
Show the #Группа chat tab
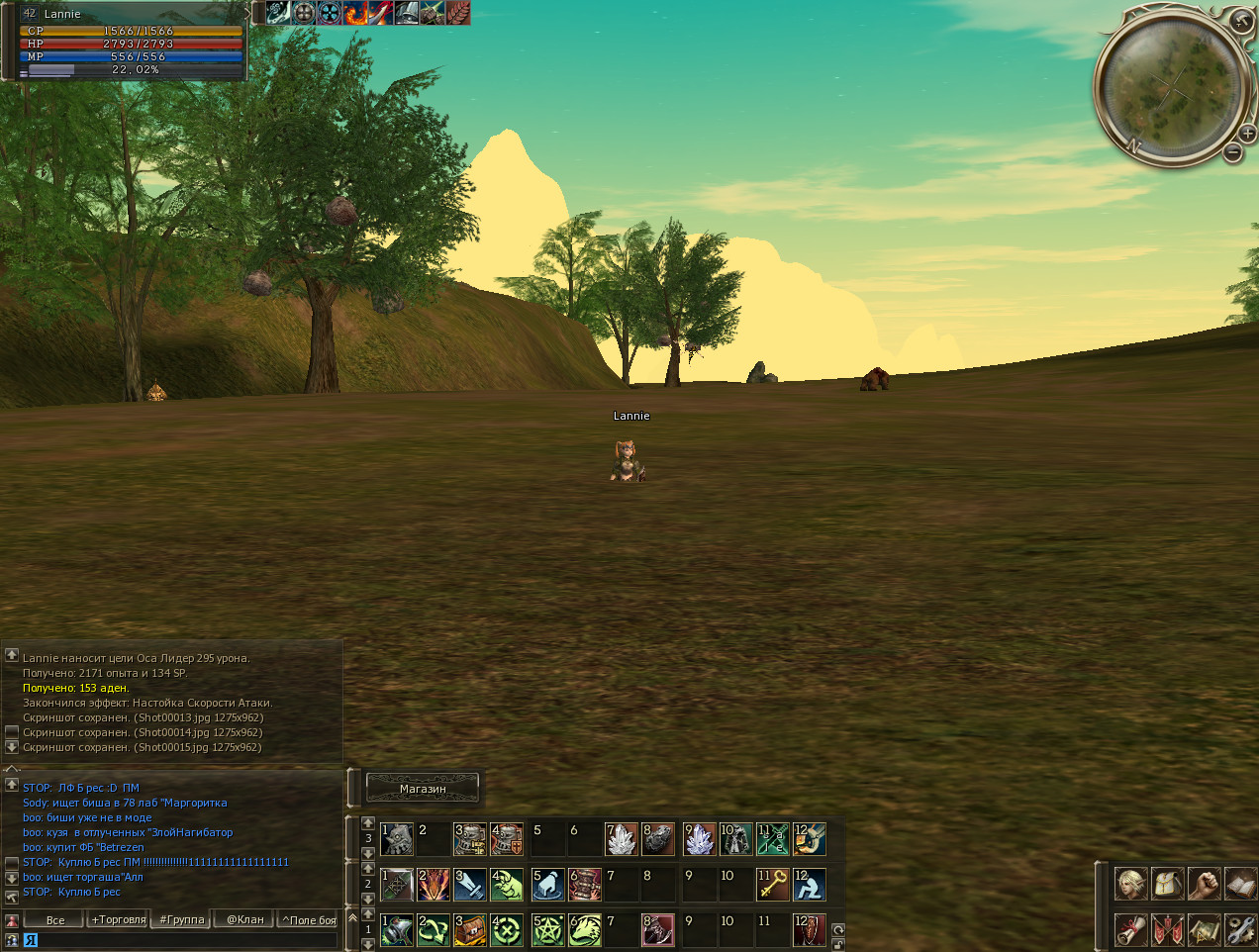[182, 919]
